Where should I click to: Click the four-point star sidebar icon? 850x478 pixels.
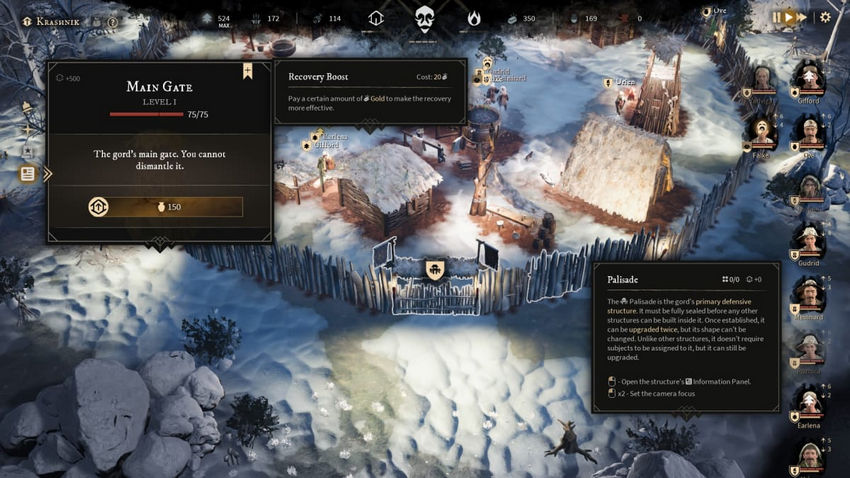[28, 131]
